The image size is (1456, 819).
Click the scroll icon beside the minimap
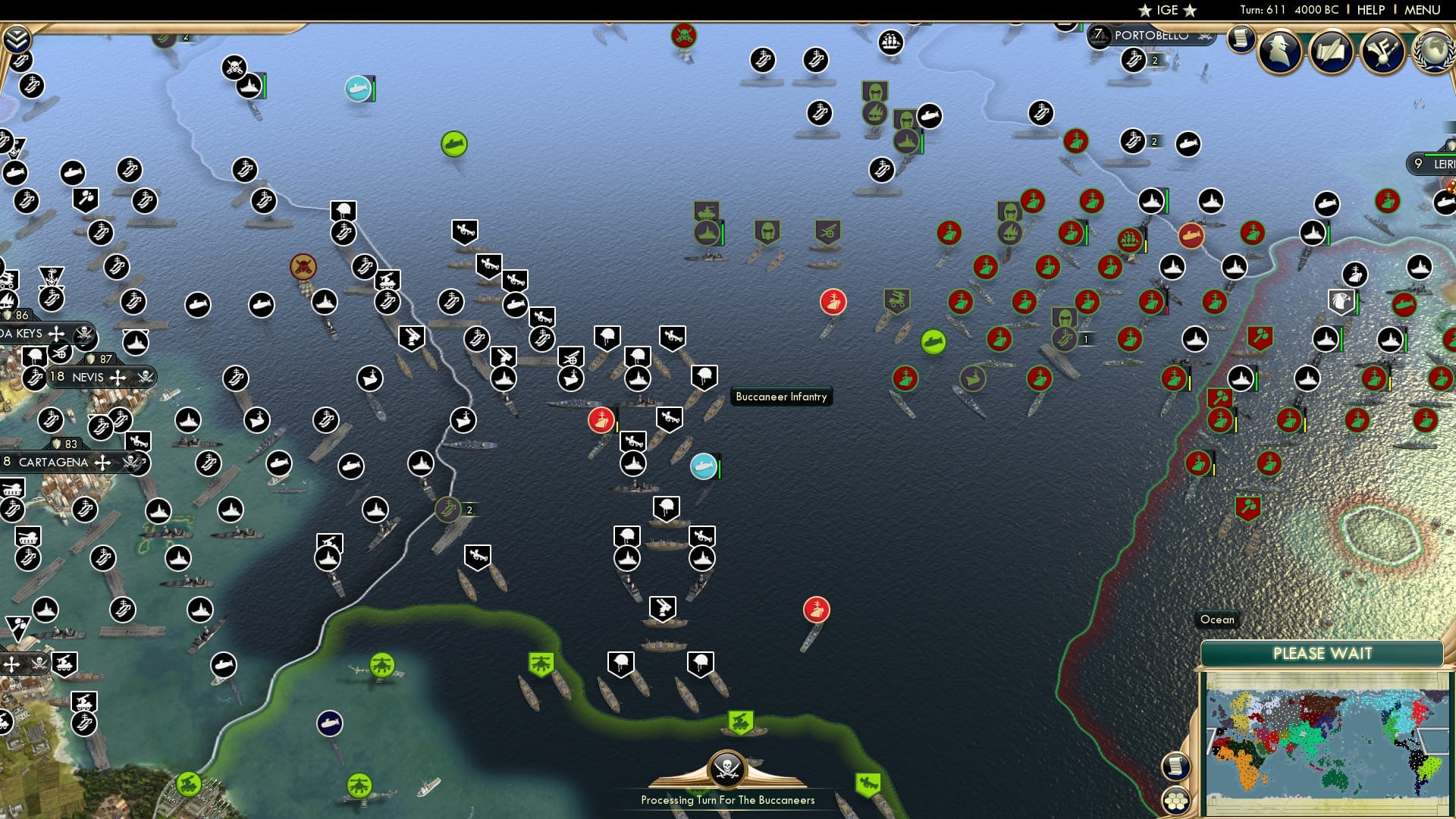[1175, 767]
